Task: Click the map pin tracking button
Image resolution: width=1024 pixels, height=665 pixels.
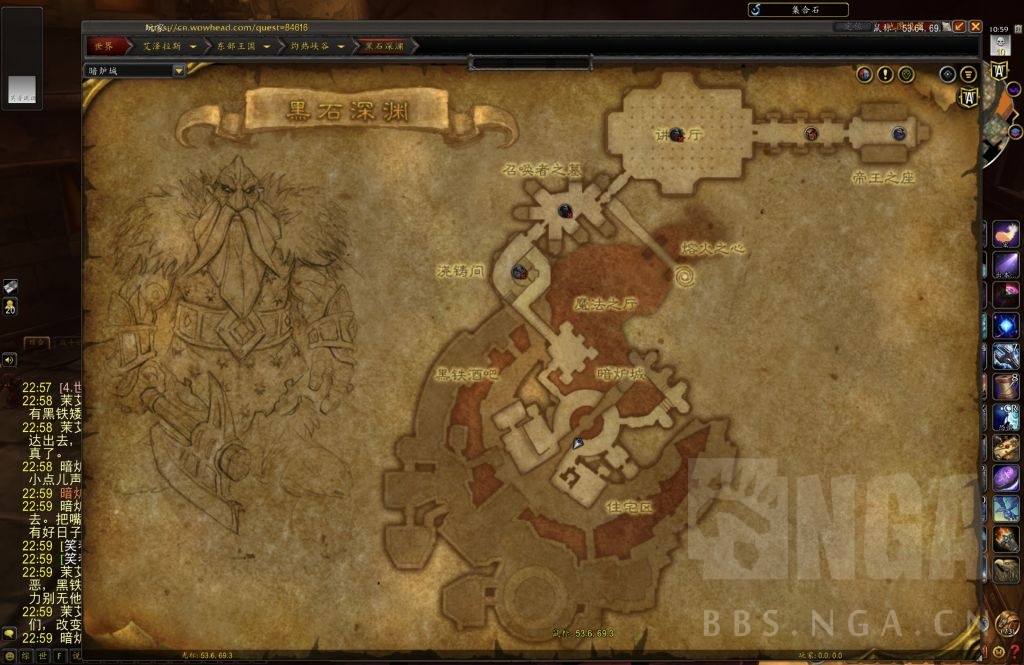Action: click(947, 74)
